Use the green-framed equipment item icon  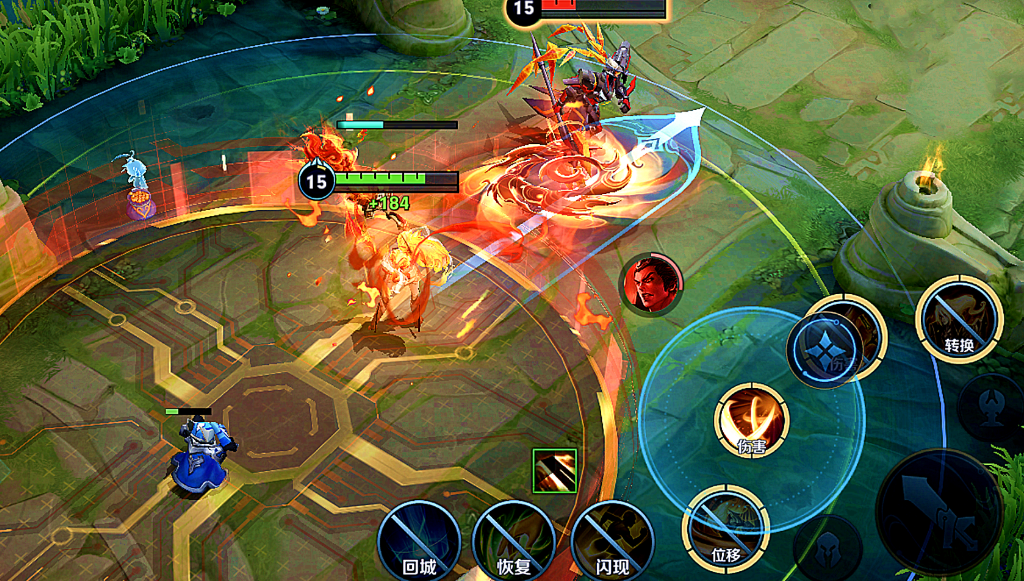[x=554, y=471]
